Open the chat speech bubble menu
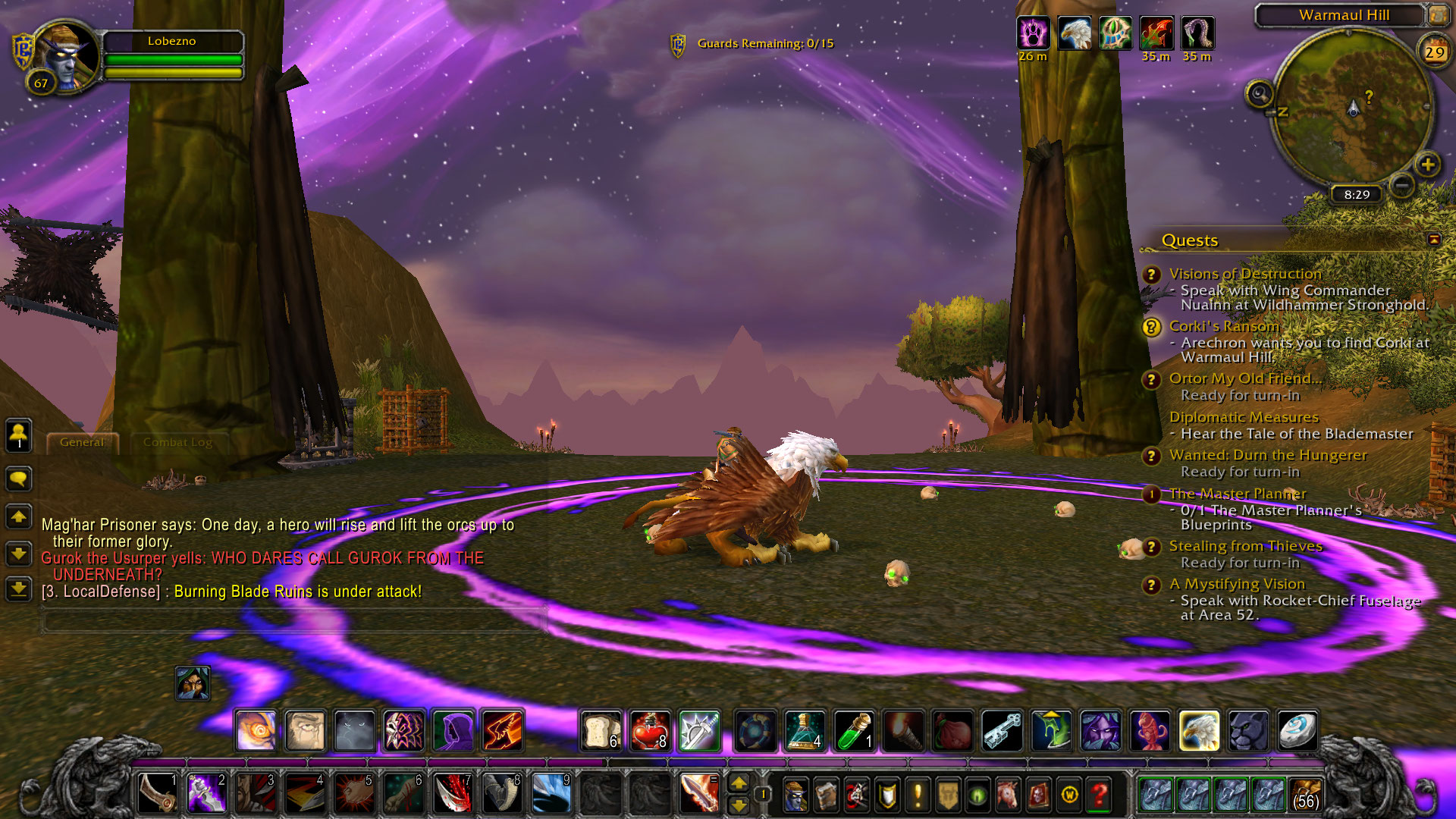This screenshot has width=1456, height=819. [x=19, y=479]
